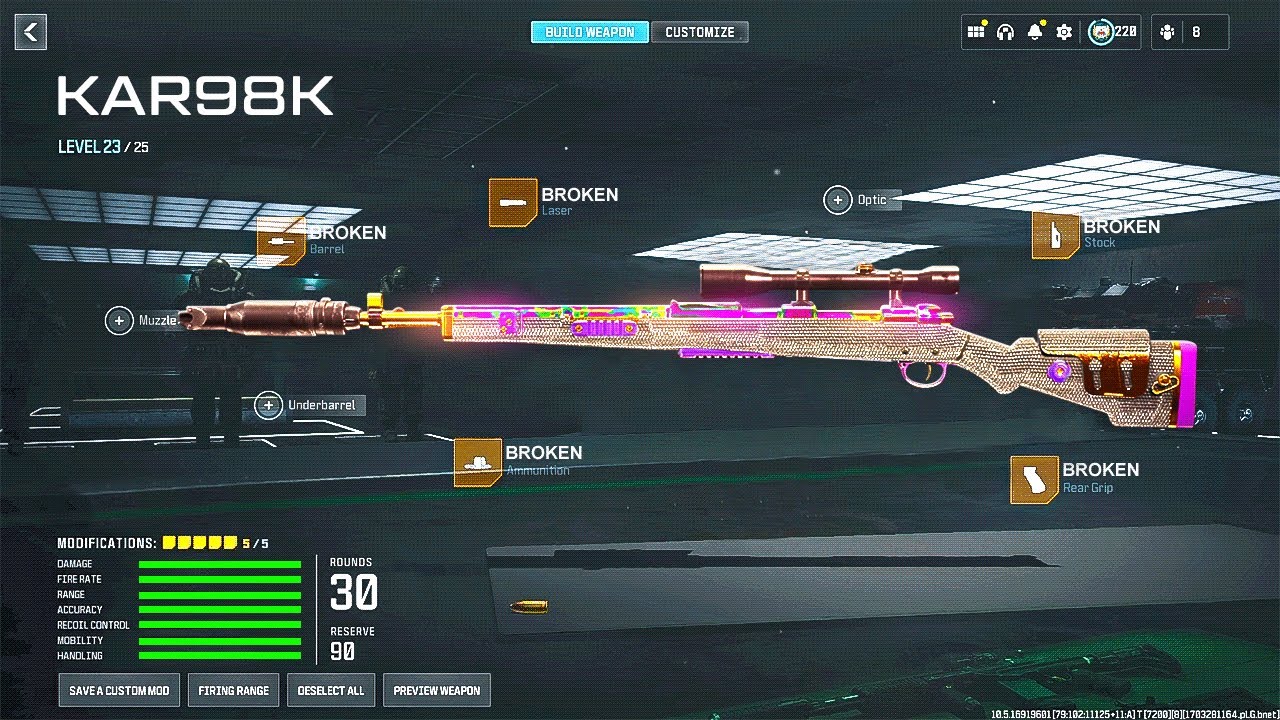
Task: Select the Barrel attachment slot
Action: [281, 241]
